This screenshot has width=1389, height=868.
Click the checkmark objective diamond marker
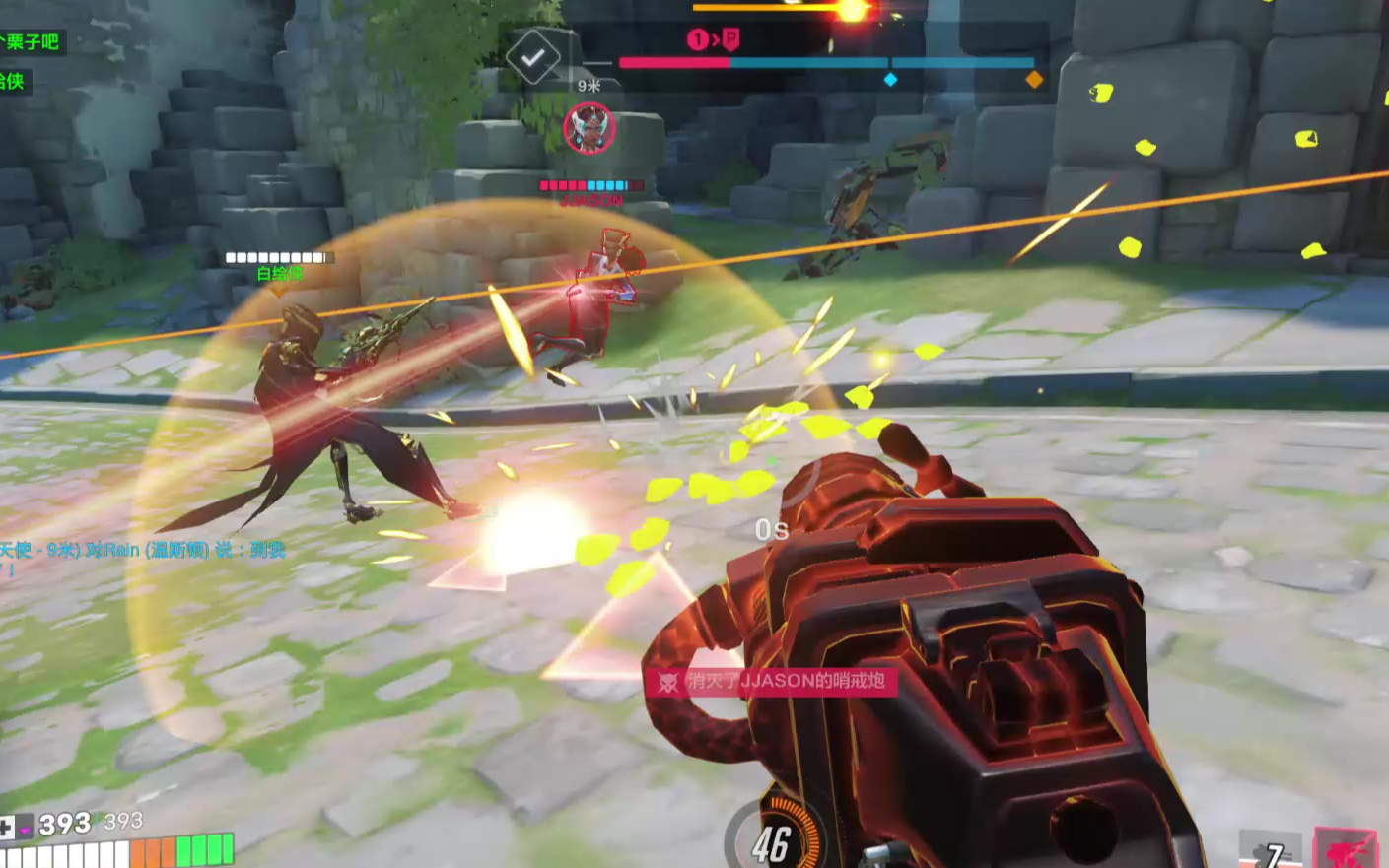(532, 58)
